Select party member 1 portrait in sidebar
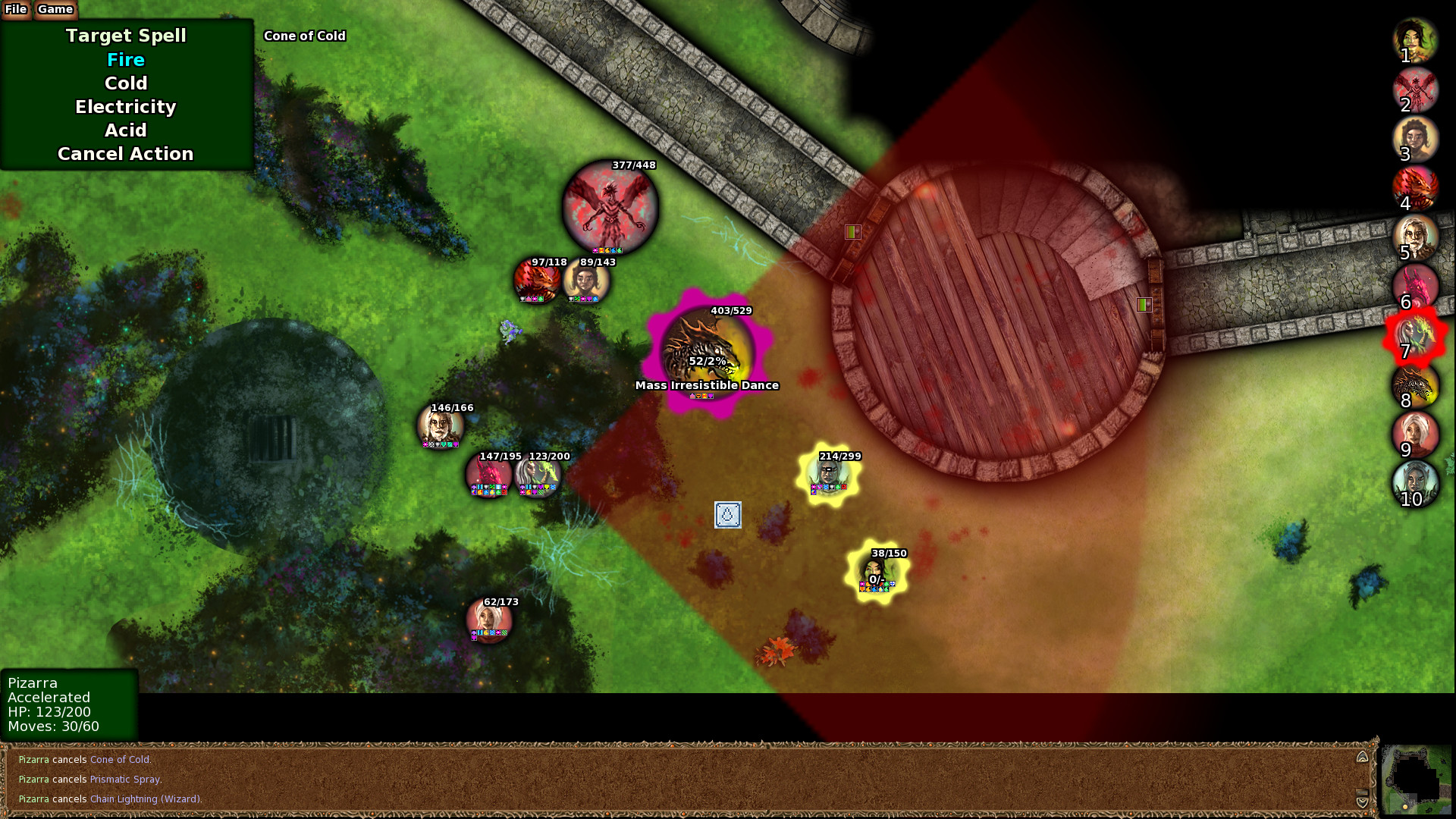The width and height of the screenshot is (1456, 819). pyautogui.click(x=1415, y=40)
